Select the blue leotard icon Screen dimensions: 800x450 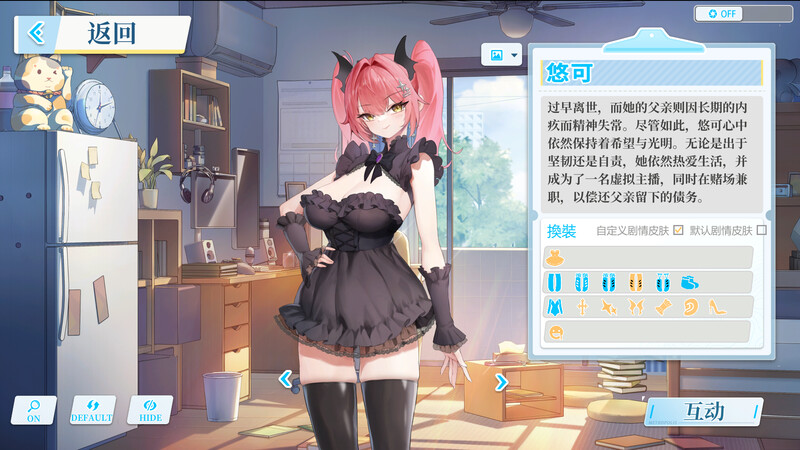(554, 307)
